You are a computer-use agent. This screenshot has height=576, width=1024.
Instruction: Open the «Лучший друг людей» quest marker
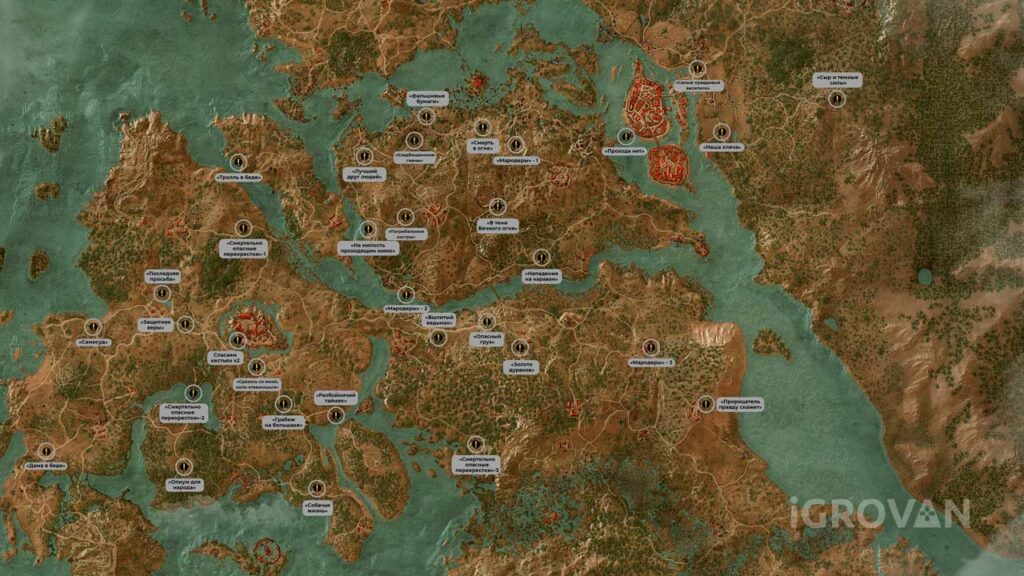click(364, 156)
